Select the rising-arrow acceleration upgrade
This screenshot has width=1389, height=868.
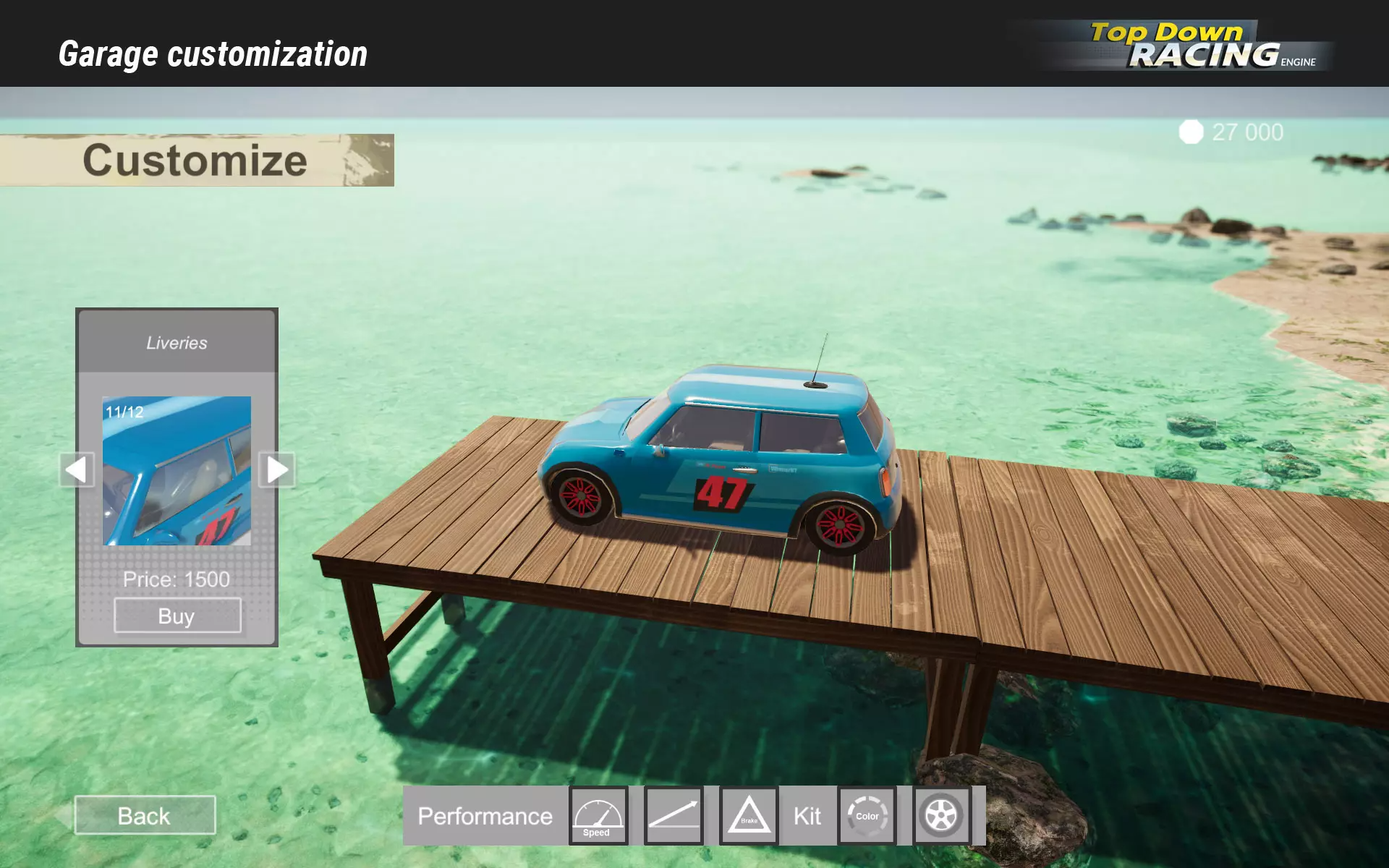(674, 816)
